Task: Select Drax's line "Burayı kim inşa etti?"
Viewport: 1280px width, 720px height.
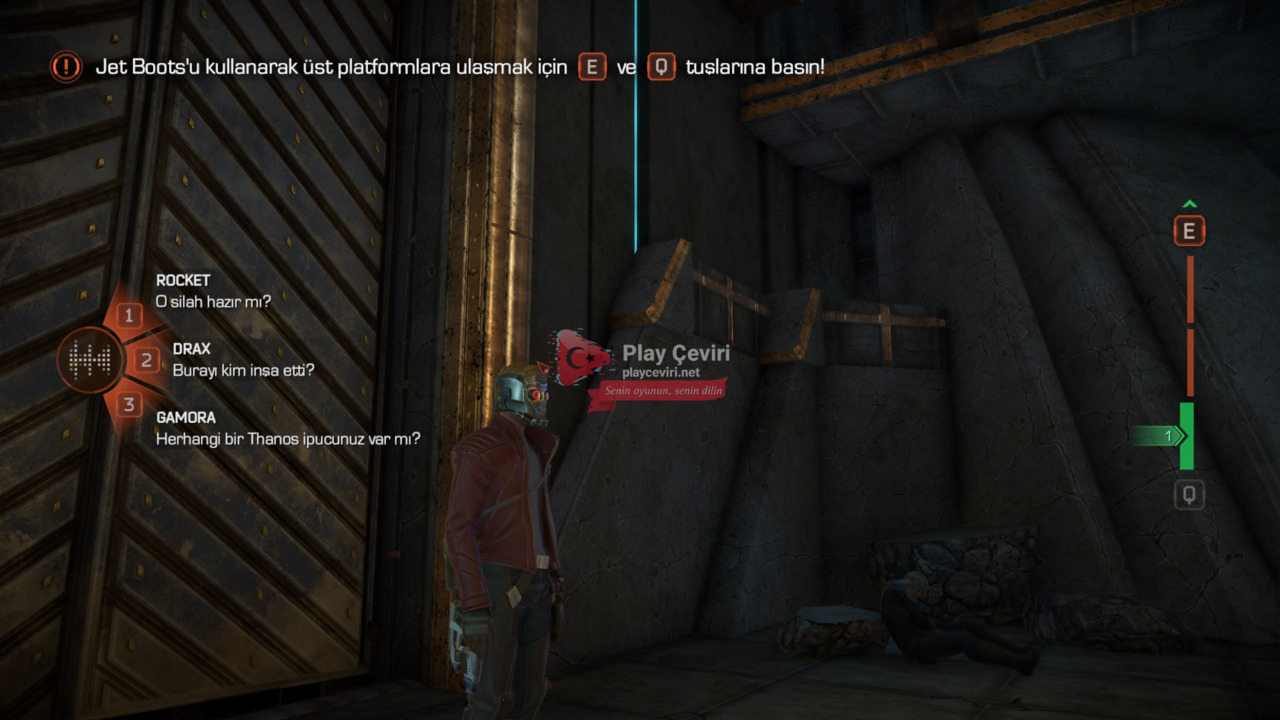Action: click(244, 370)
